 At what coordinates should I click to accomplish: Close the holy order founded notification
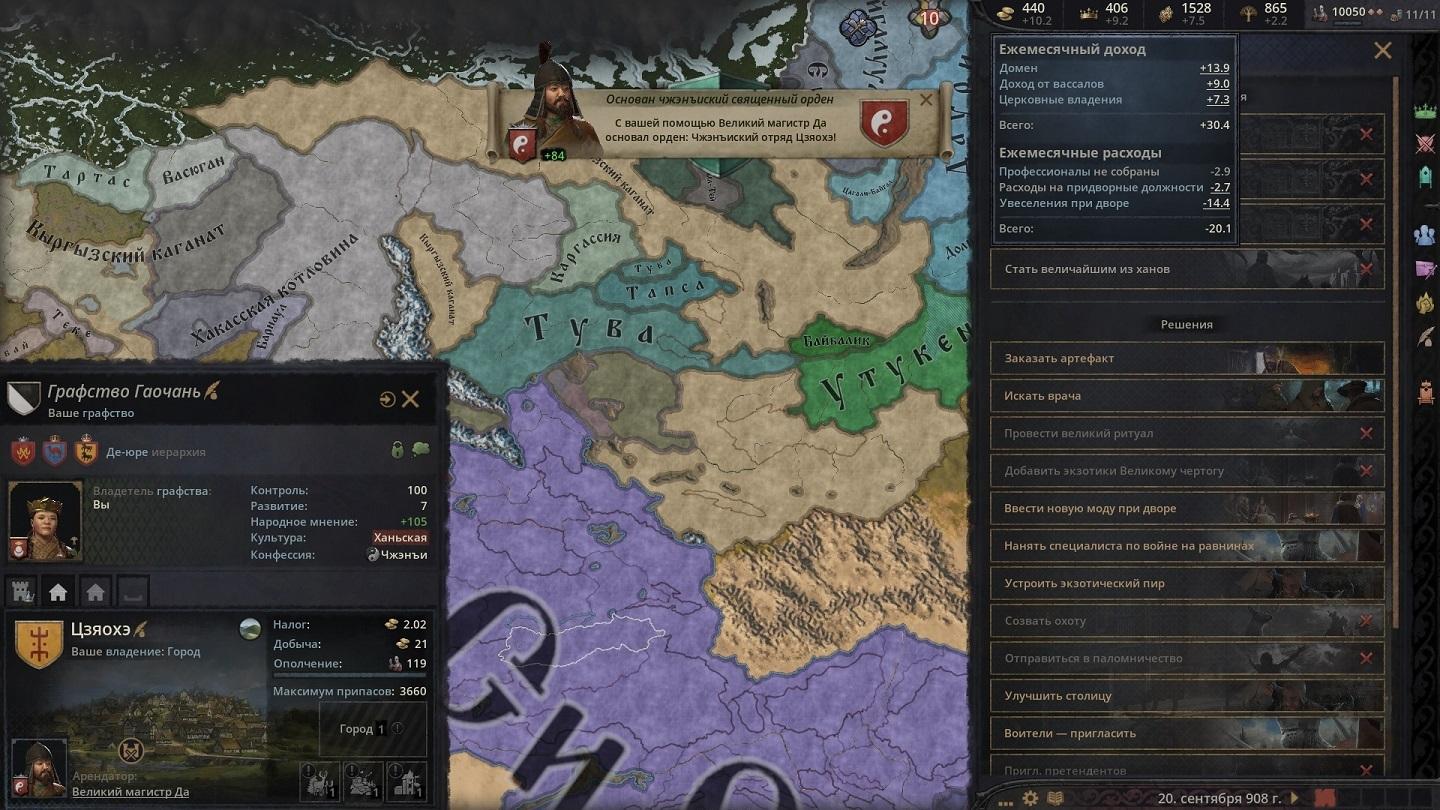[925, 99]
